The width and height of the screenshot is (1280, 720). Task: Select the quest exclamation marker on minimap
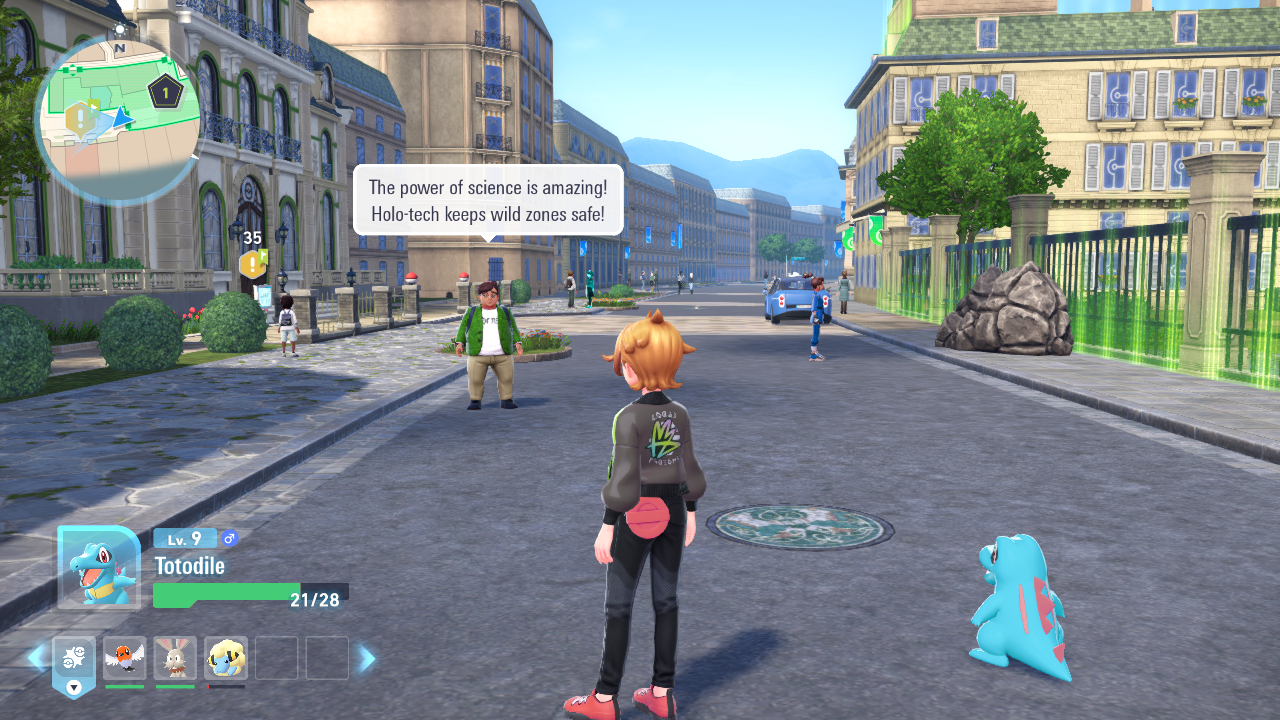tap(81, 119)
